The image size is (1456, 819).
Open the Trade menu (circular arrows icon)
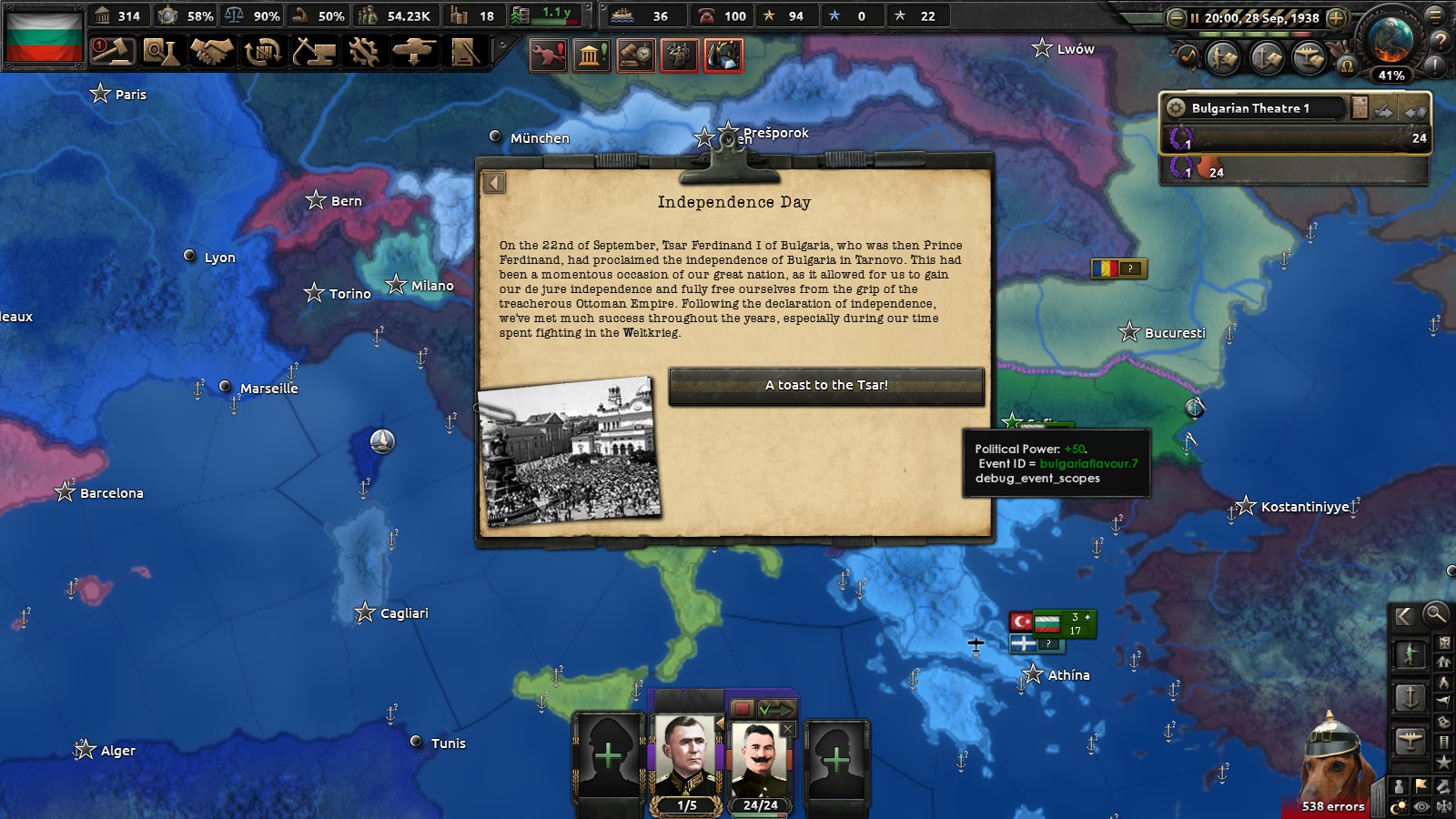[x=261, y=53]
